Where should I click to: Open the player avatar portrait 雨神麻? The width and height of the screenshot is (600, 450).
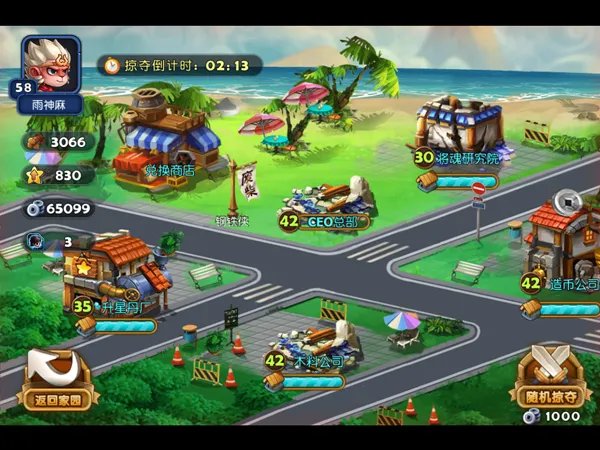coord(50,68)
